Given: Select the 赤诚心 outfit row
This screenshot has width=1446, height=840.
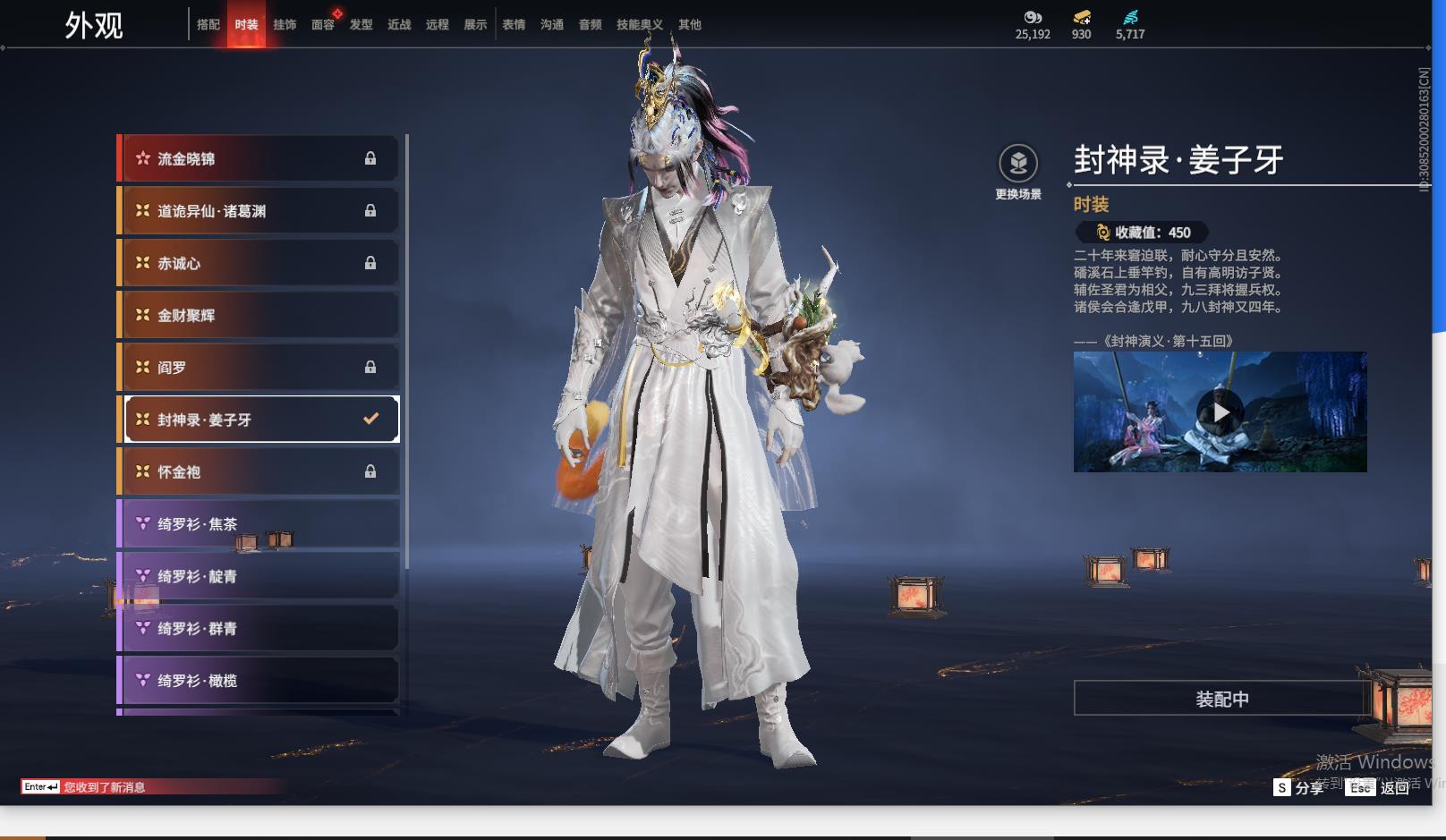Looking at the screenshot, I should point(259,263).
